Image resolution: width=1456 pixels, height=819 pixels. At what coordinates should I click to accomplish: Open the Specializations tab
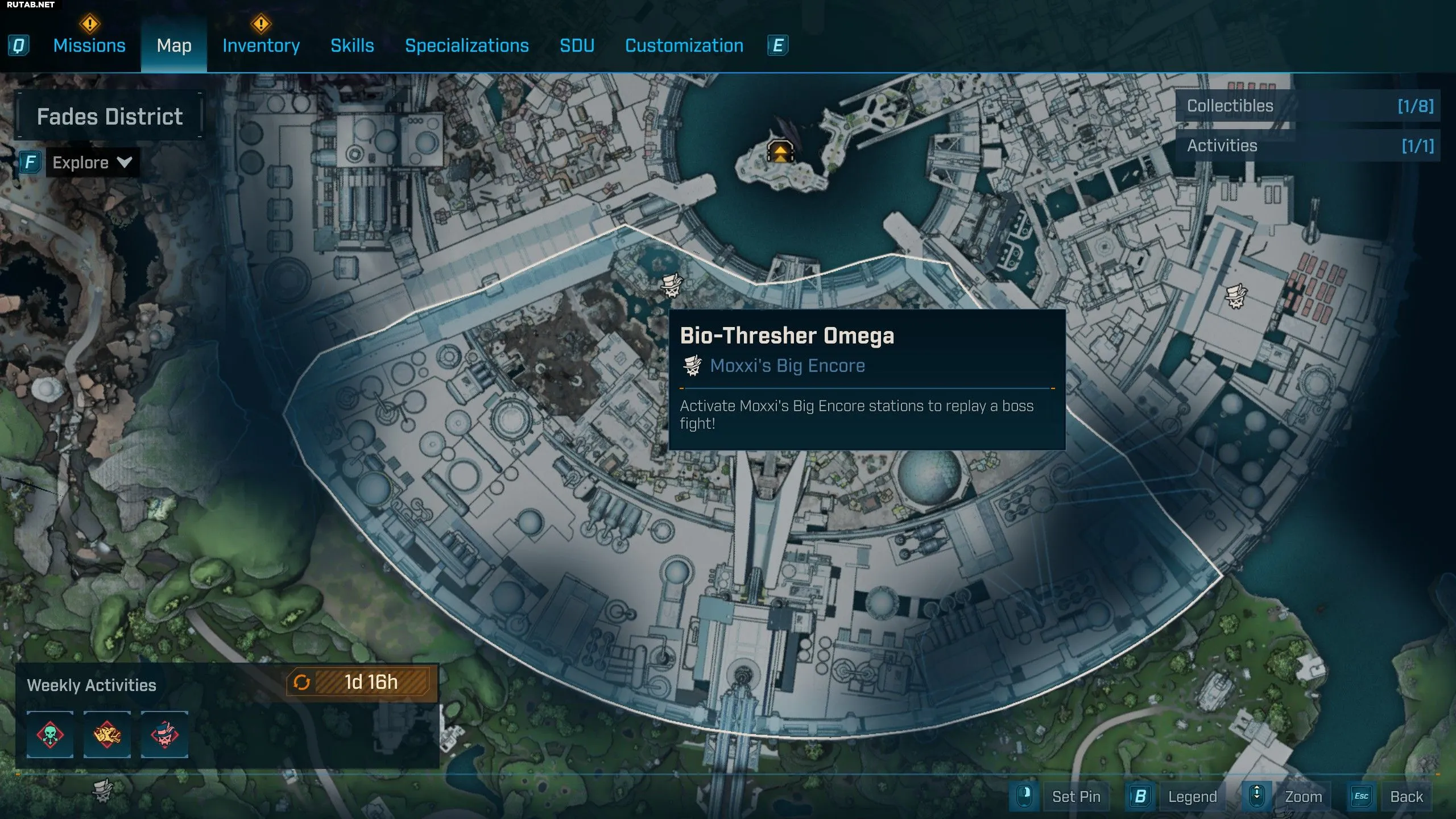(466, 45)
